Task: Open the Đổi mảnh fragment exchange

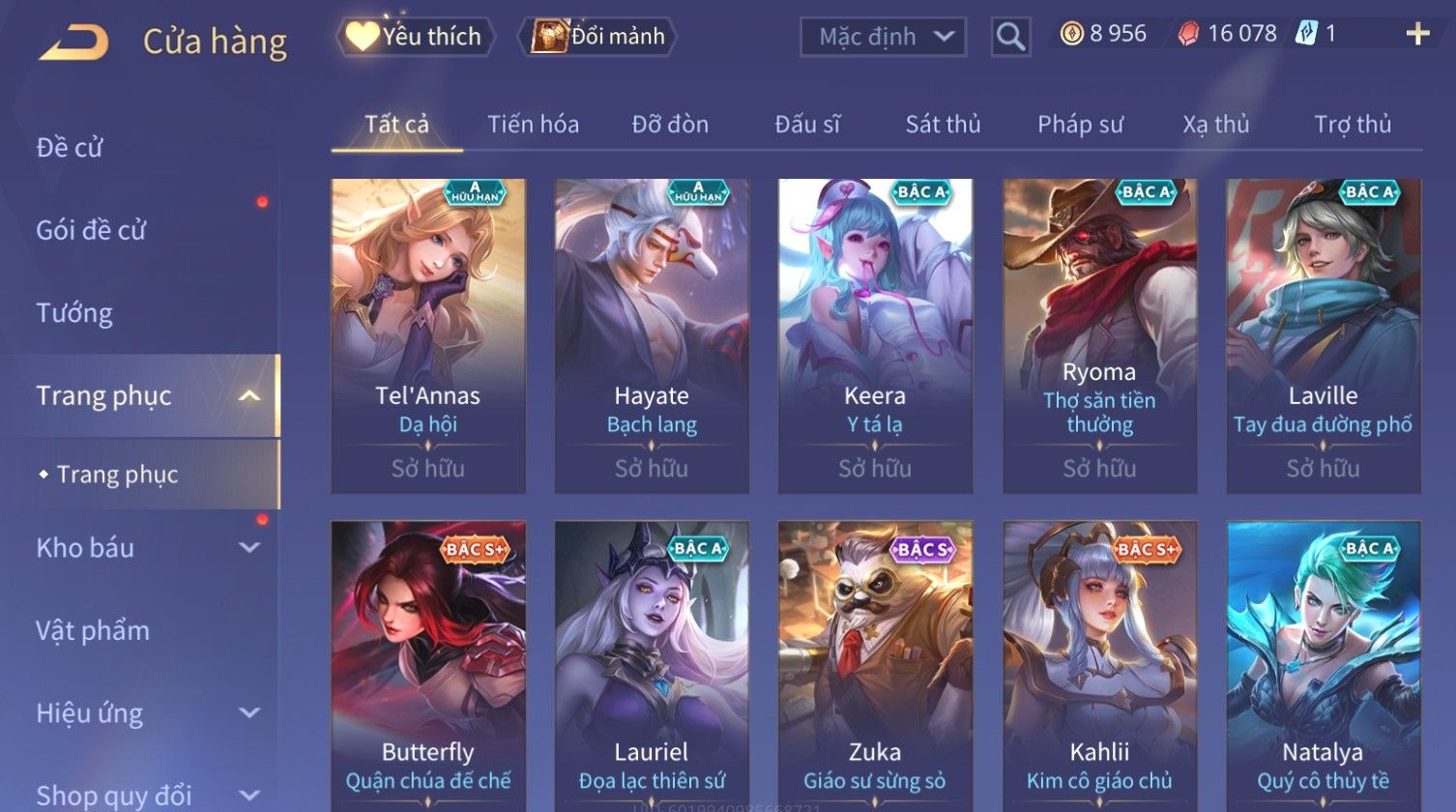Action: point(599,37)
